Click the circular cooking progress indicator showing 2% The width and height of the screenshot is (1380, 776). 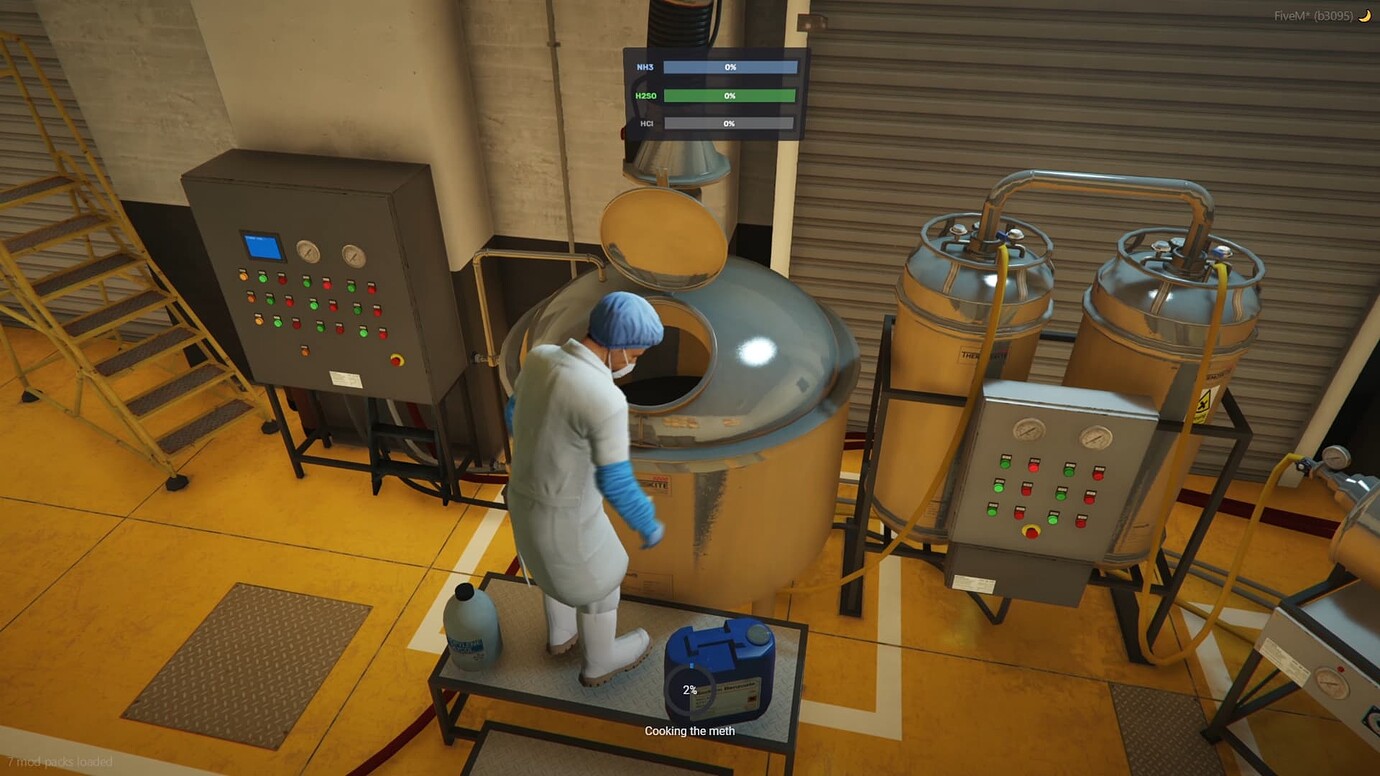(x=689, y=689)
